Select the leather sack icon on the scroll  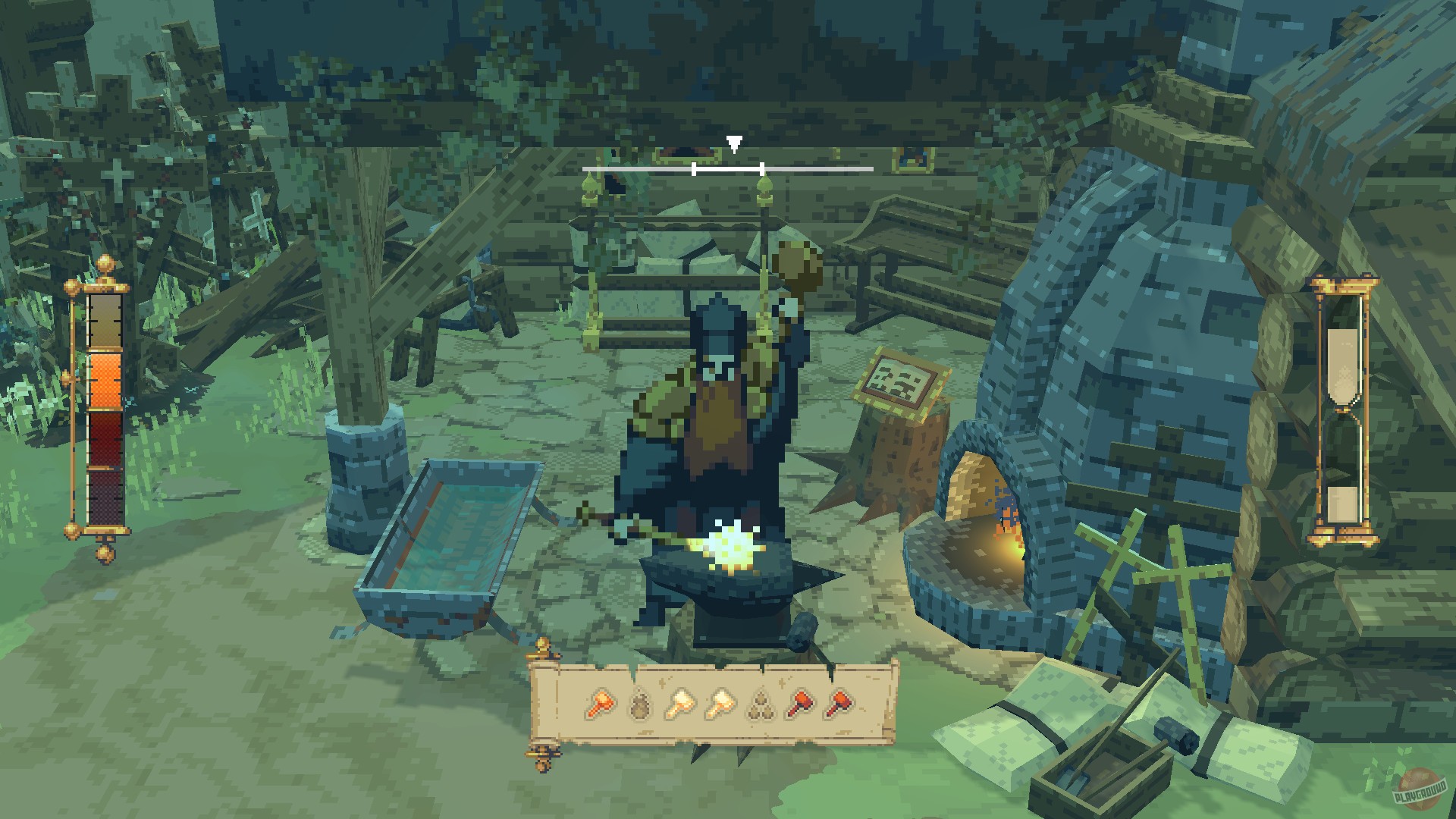[x=639, y=705]
